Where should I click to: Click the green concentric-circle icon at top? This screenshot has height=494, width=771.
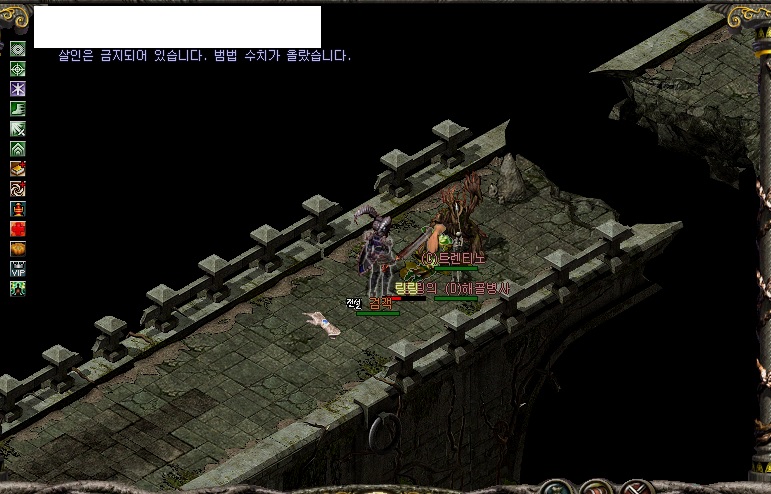[x=18, y=49]
